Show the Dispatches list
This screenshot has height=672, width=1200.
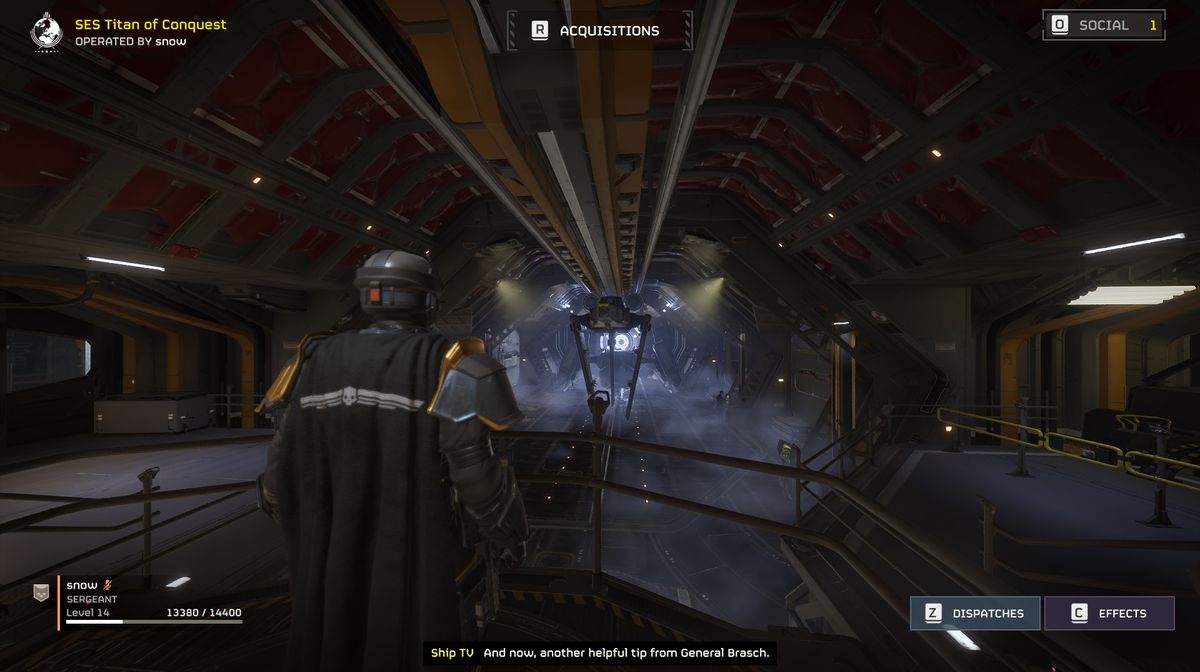coord(975,613)
